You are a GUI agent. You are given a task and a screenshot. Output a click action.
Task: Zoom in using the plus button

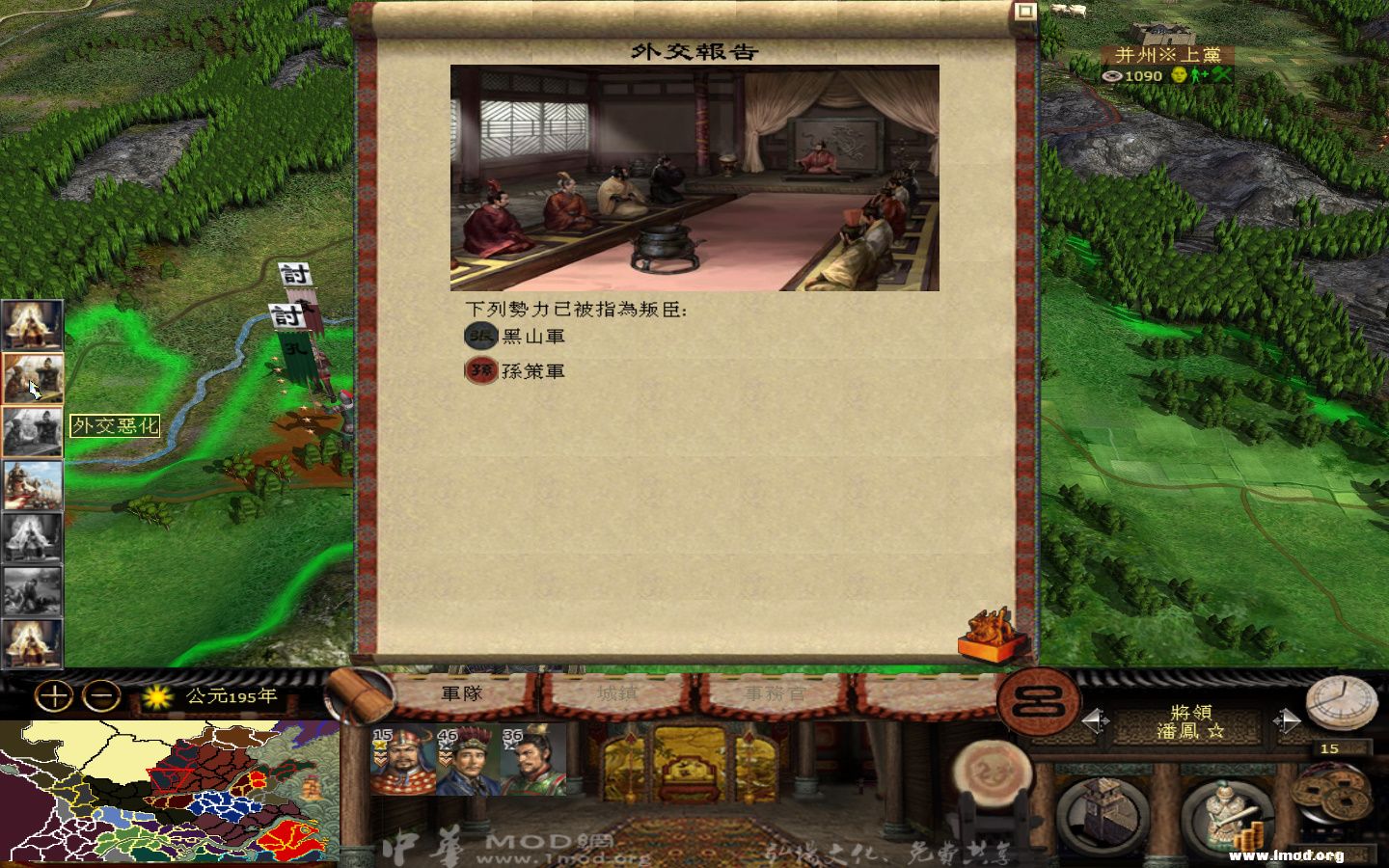[x=55, y=695]
